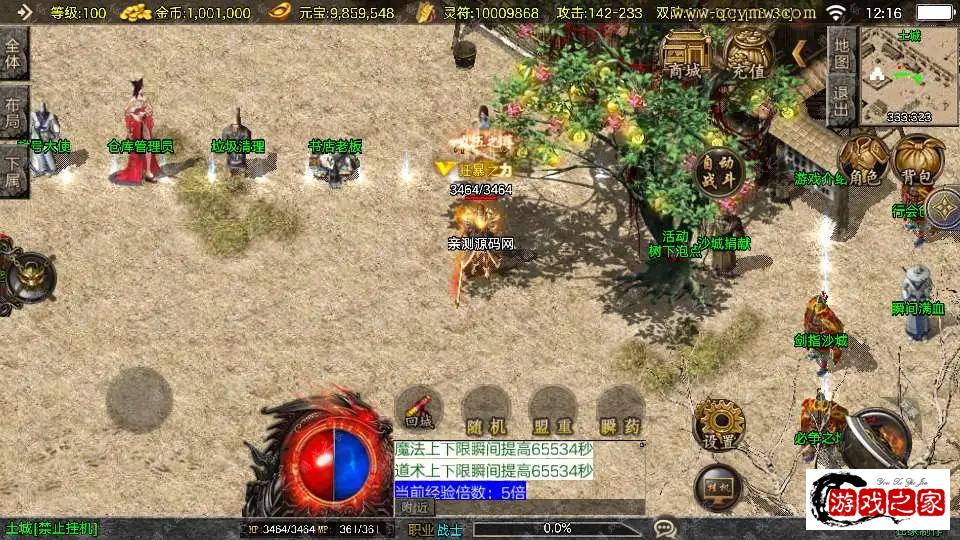The image size is (960, 540).
Task: Open the chat speech bubble icon
Action: click(665, 527)
